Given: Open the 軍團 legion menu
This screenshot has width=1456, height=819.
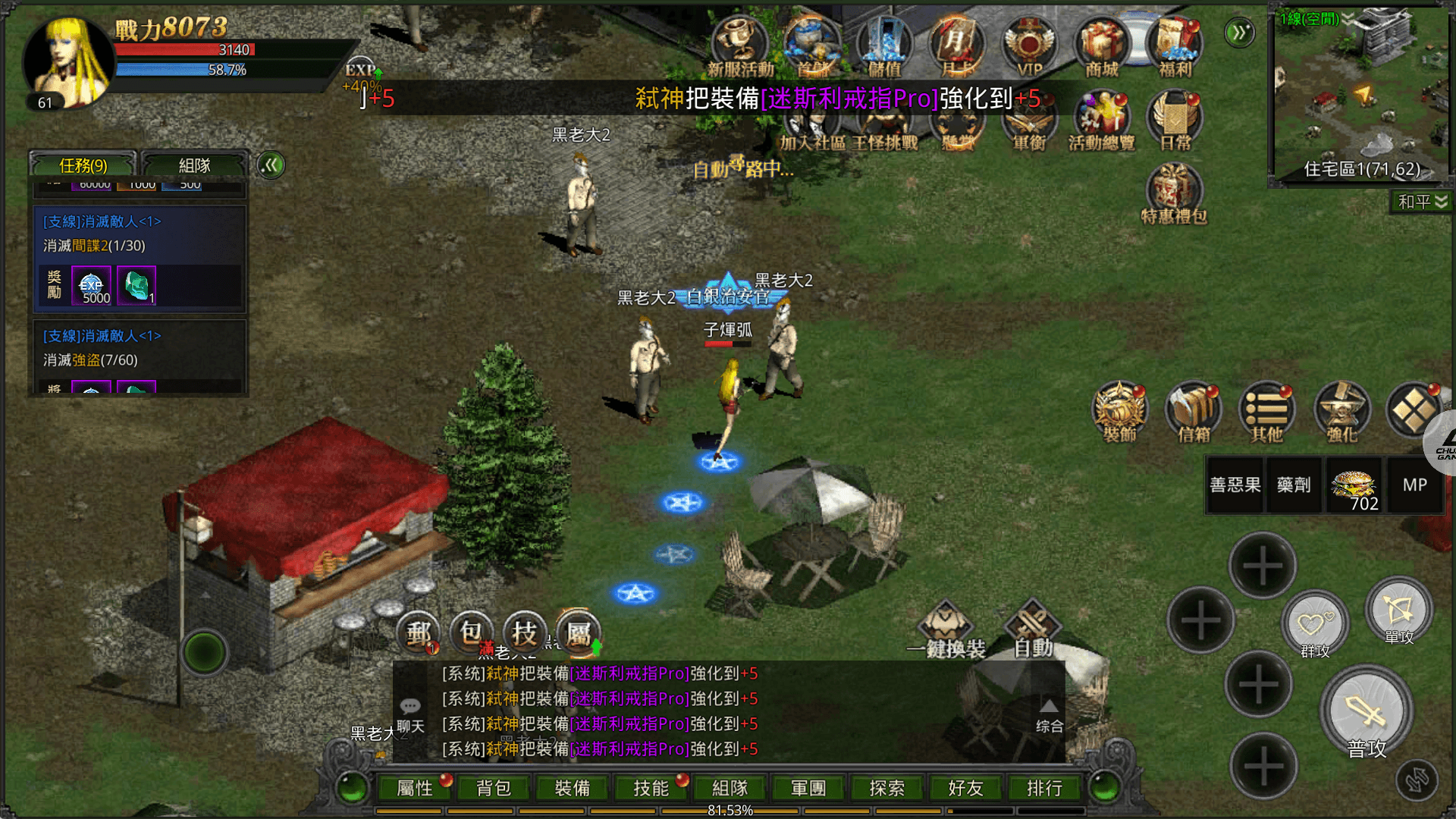Looking at the screenshot, I should click(808, 788).
